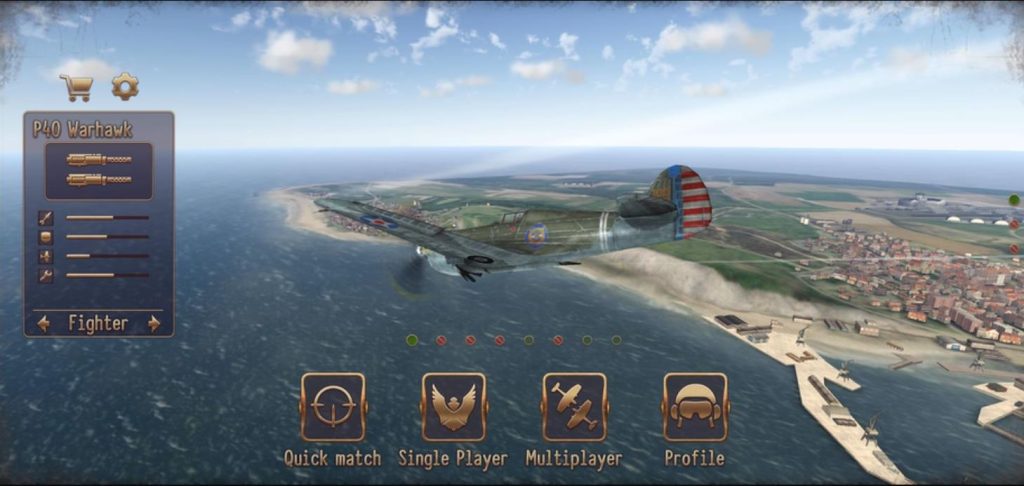Image resolution: width=1024 pixels, height=486 pixels.
Task: Open Single Player mode
Action: click(453, 407)
